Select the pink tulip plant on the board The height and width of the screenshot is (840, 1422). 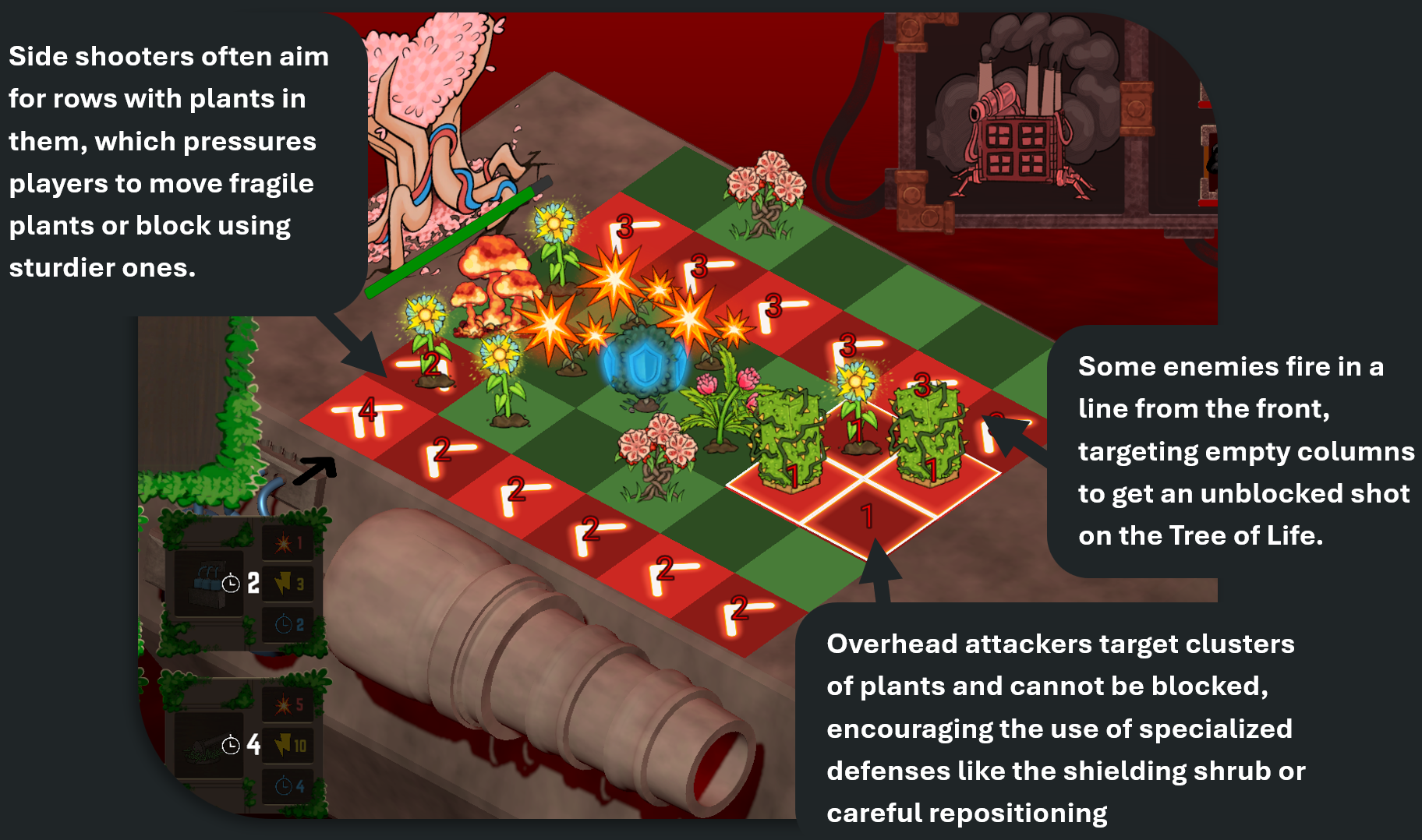(x=724, y=405)
